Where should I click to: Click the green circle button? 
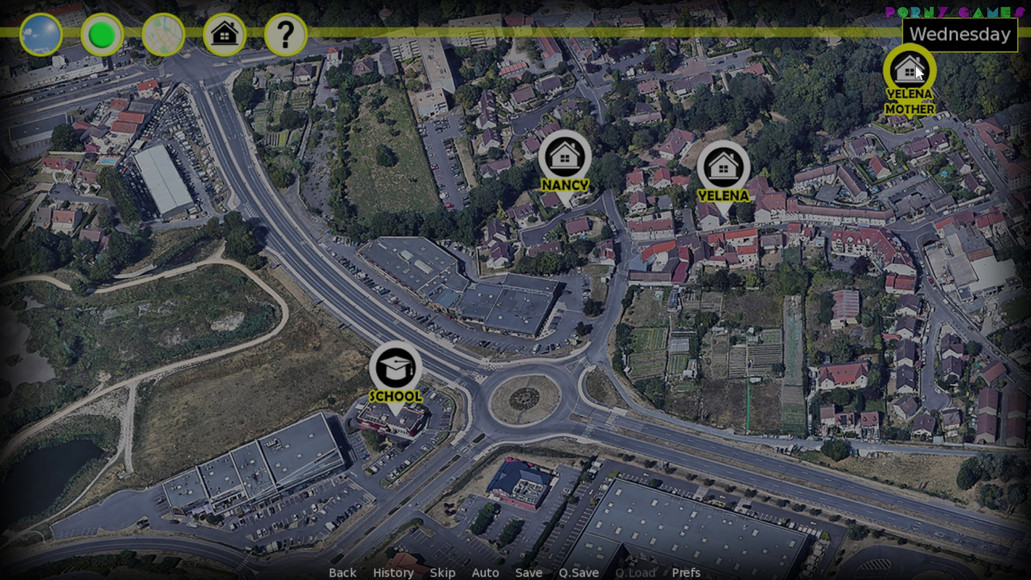pos(102,35)
